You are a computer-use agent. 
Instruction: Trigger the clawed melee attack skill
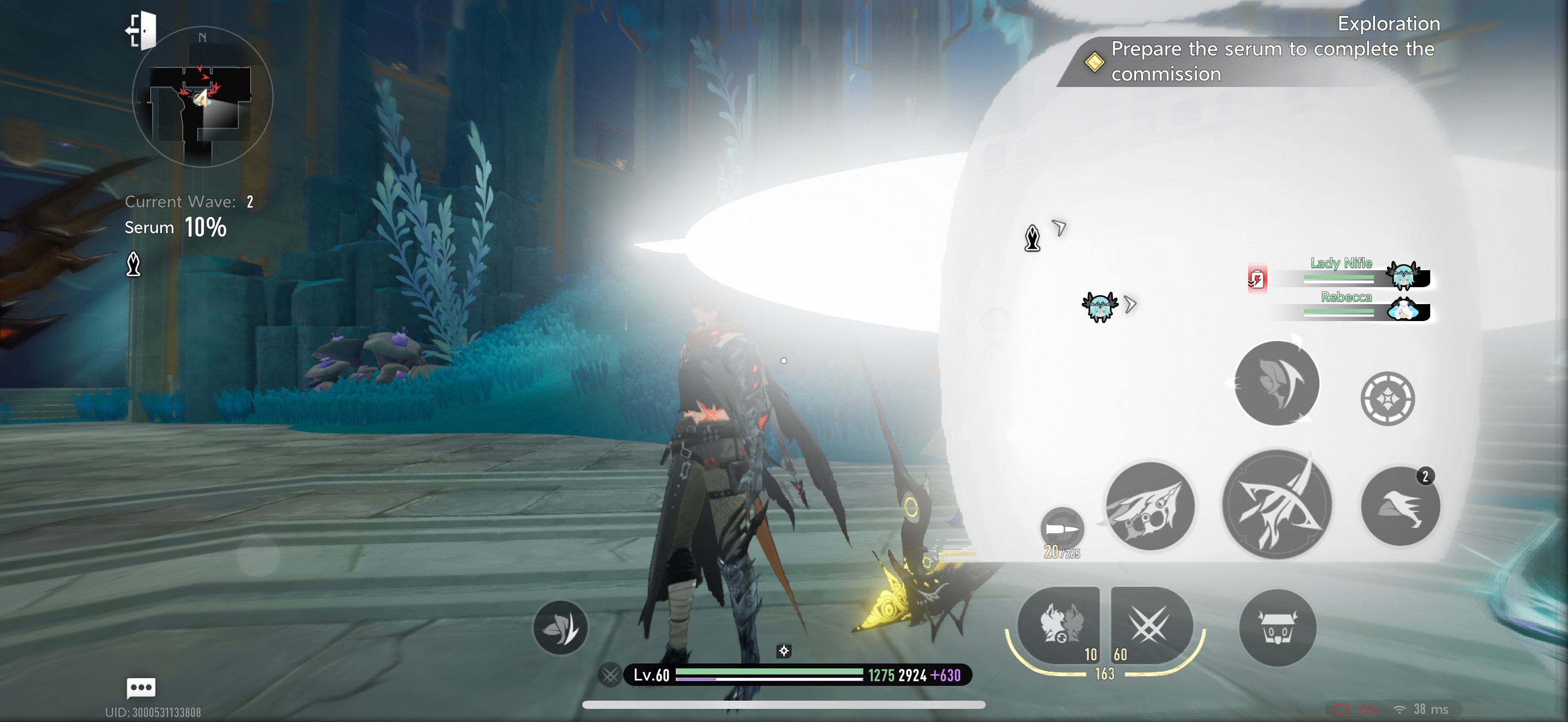click(x=1149, y=506)
